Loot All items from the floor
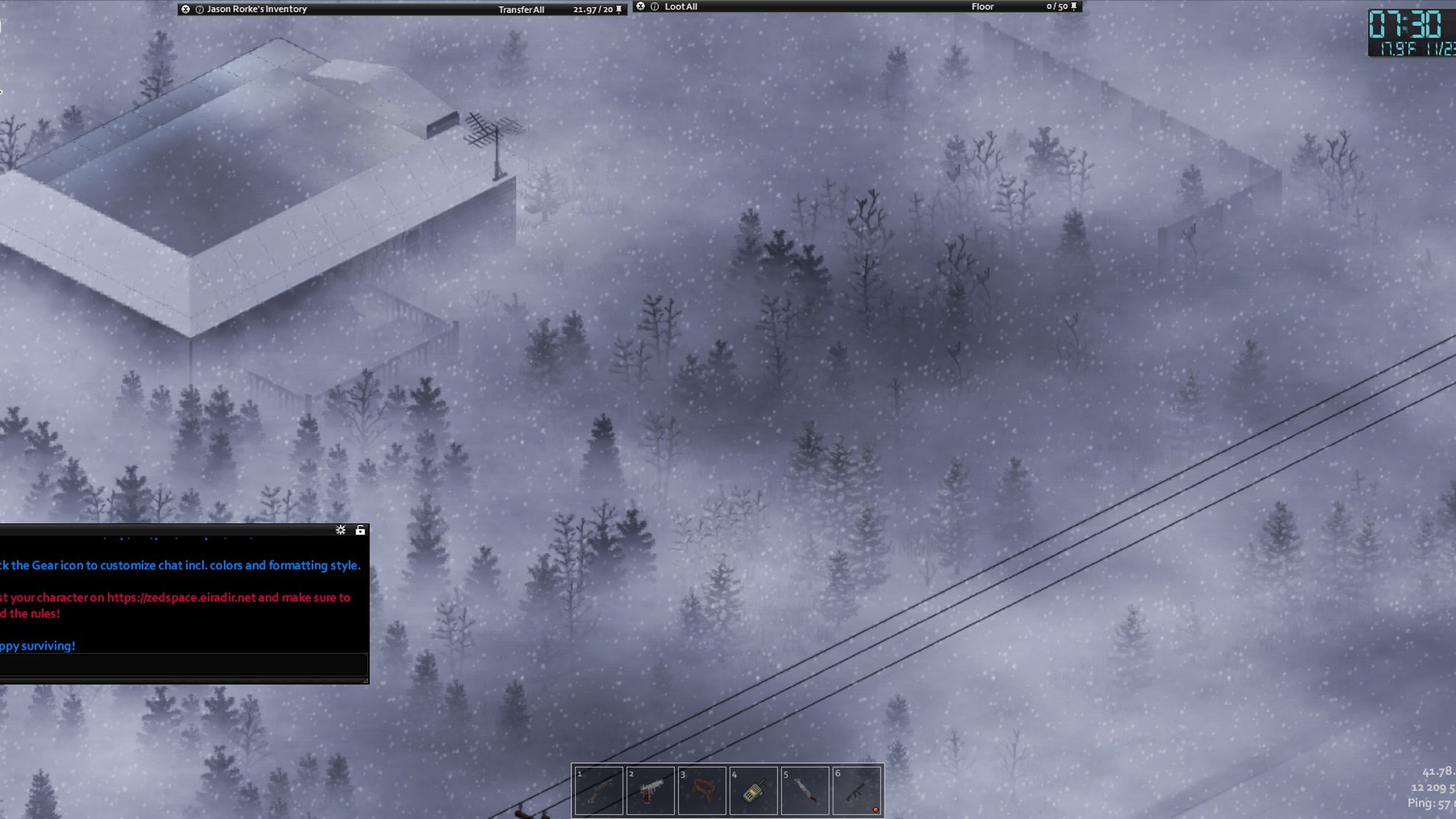The height and width of the screenshot is (819, 1456). [681, 7]
